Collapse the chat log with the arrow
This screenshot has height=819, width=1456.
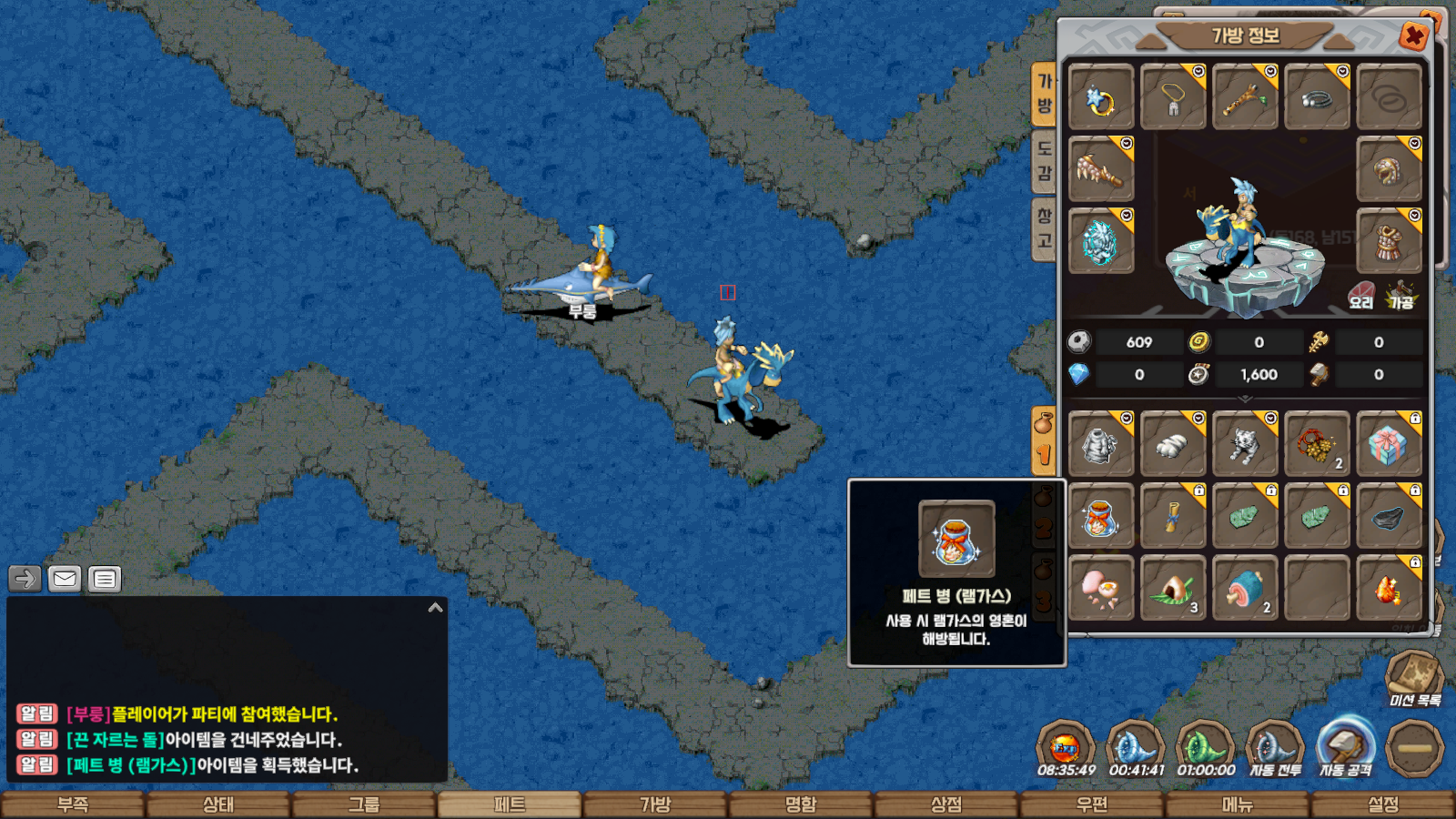(435, 608)
